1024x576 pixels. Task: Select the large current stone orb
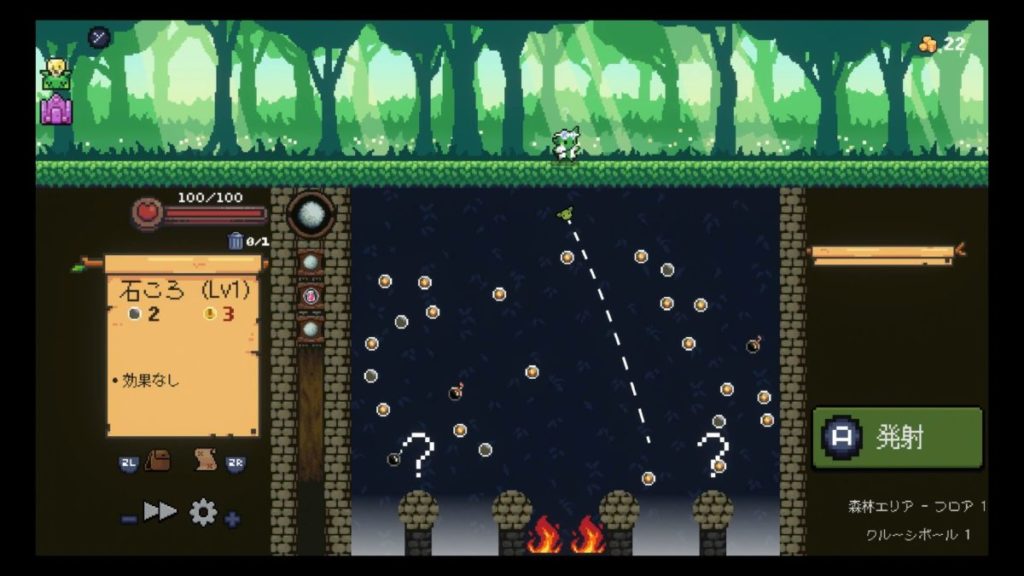310,215
